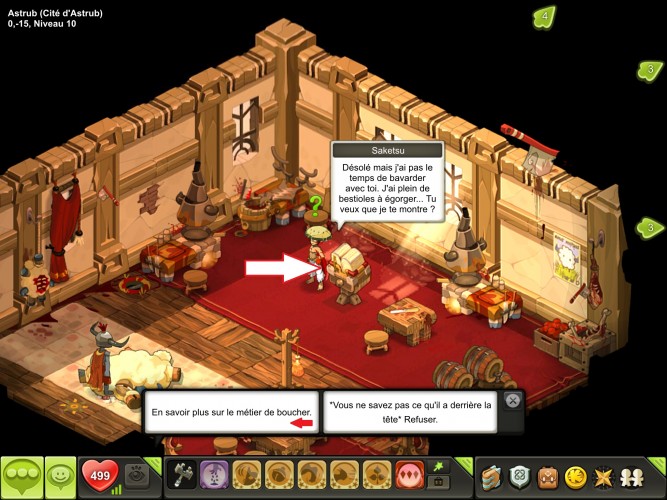Select the "Refuser" dialogue reply
Viewport: 667px width, 500px height.
pyautogui.click(x=410, y=412)
